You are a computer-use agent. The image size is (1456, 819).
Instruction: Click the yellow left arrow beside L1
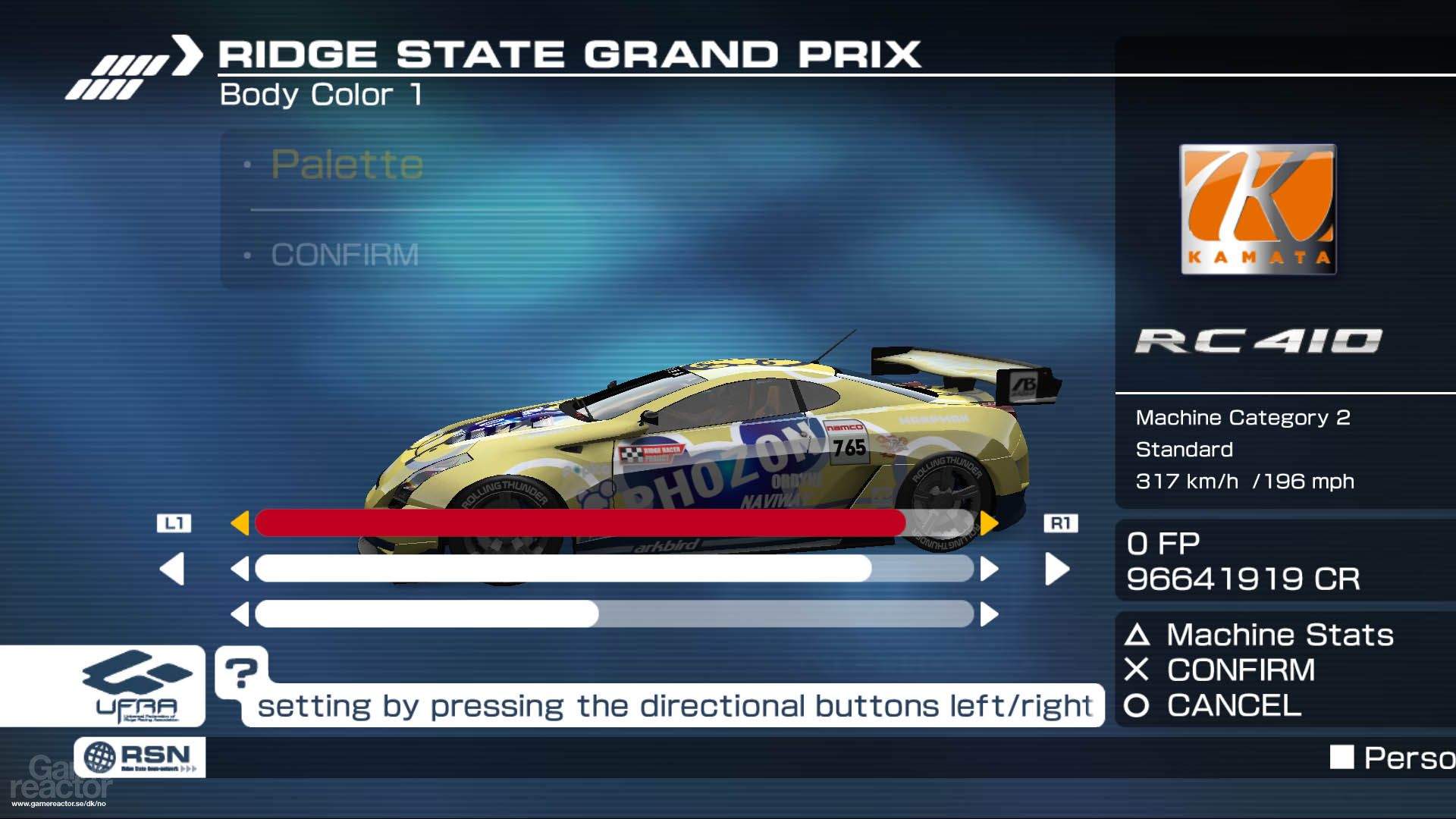tap(243, 522)
